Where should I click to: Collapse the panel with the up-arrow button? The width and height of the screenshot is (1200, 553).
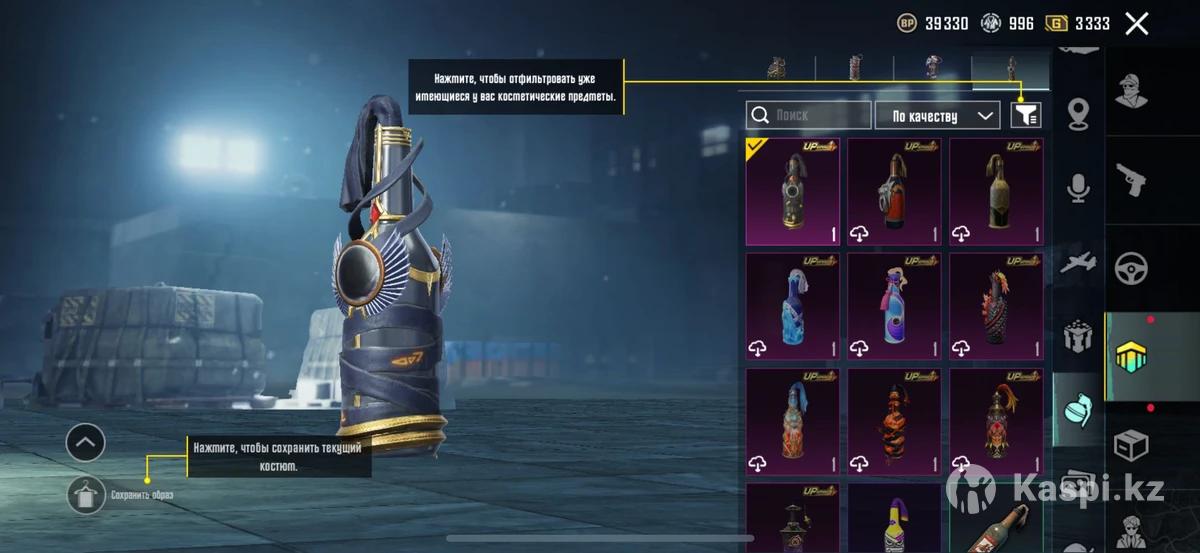click(x=86, y=441)
